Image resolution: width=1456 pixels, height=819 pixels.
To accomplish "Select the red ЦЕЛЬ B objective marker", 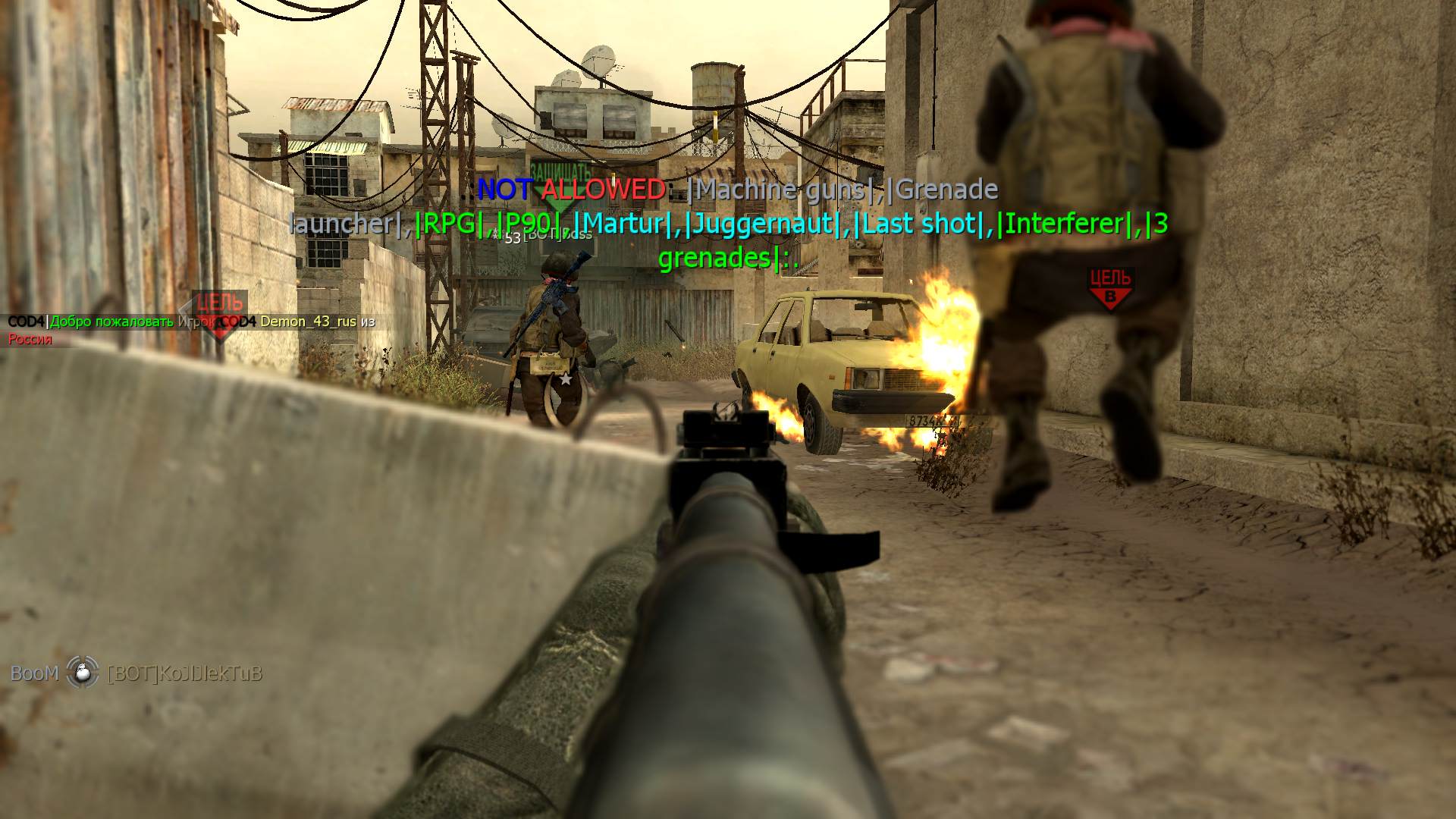I will [x=1110, y=287].
